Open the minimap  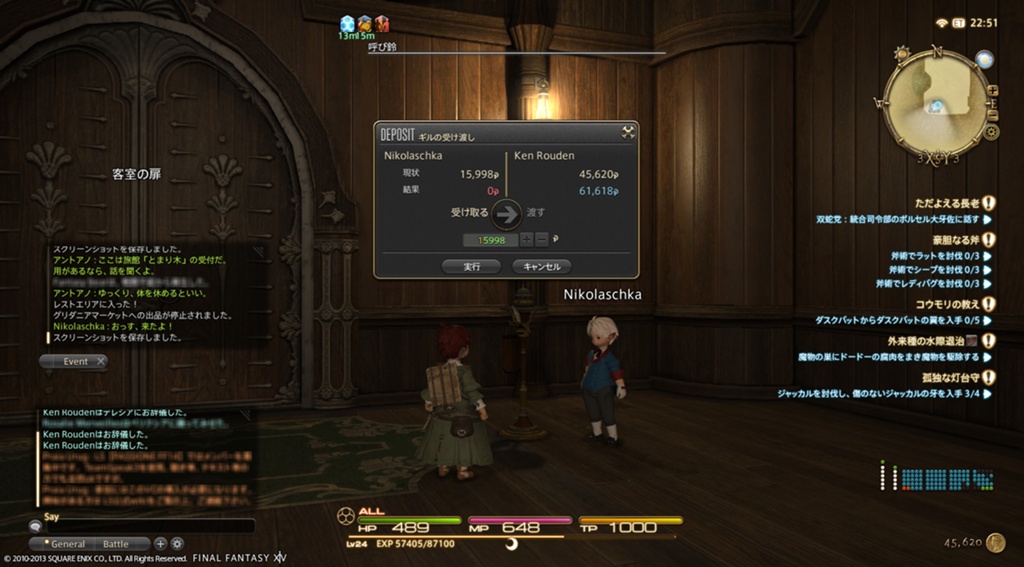point(936,100)
